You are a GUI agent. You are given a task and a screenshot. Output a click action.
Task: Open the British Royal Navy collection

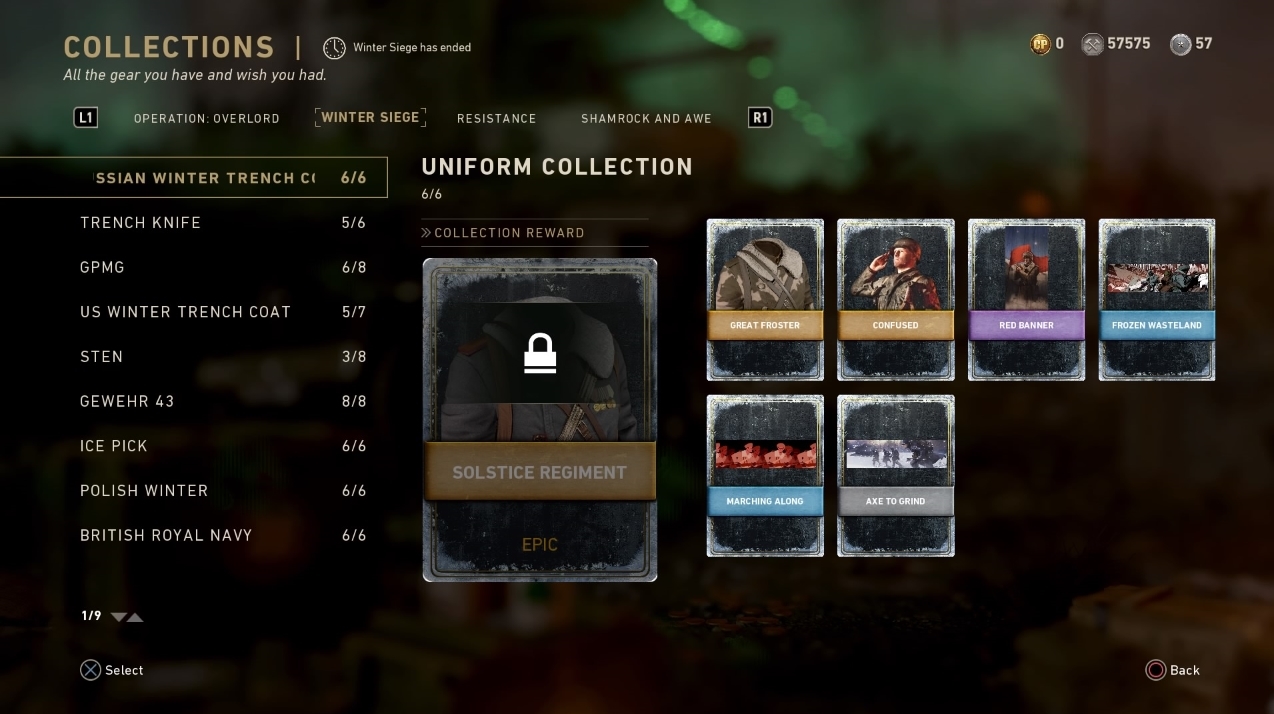click(x=222, y=535)
